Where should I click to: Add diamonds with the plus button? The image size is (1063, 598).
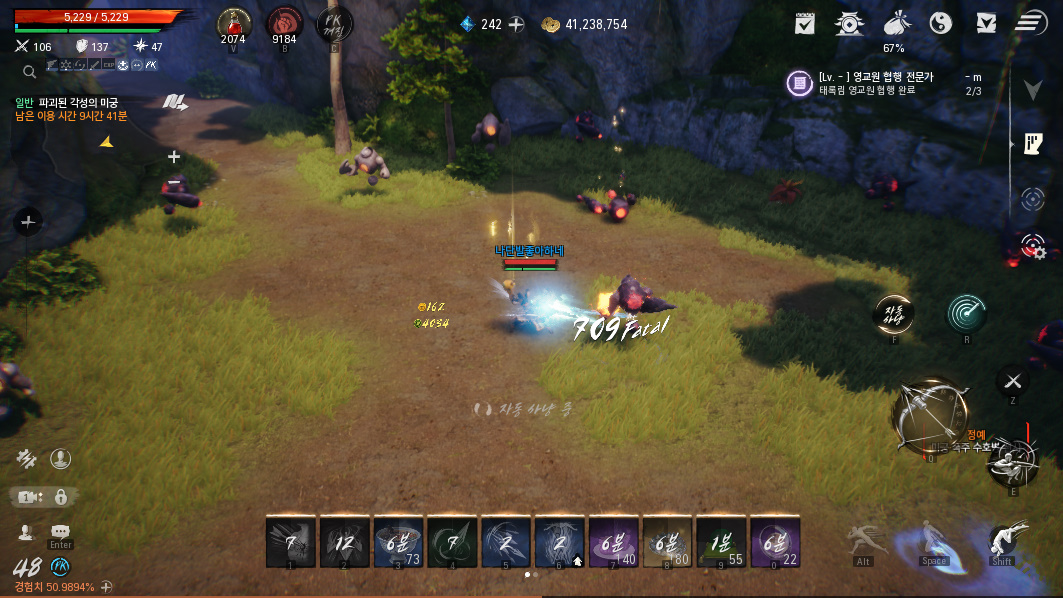[516, 24]
